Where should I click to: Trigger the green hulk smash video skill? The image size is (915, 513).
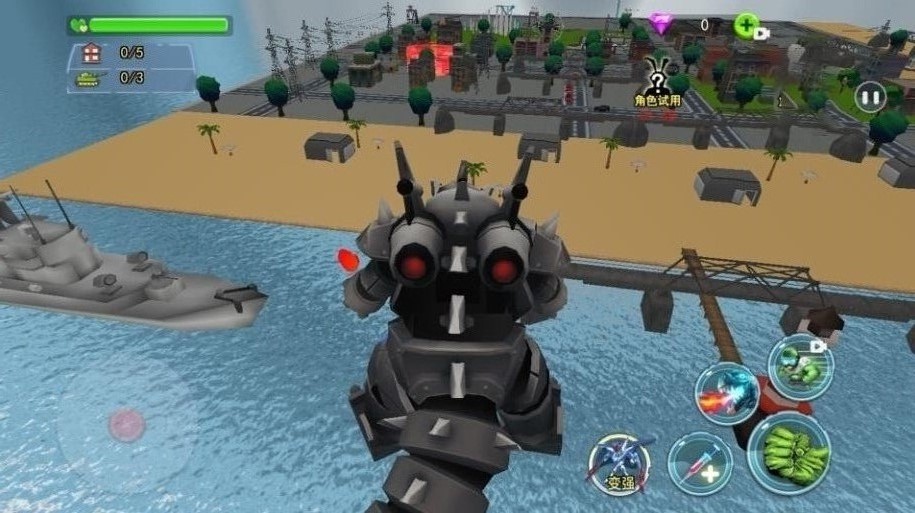click(x=800, y=365)
